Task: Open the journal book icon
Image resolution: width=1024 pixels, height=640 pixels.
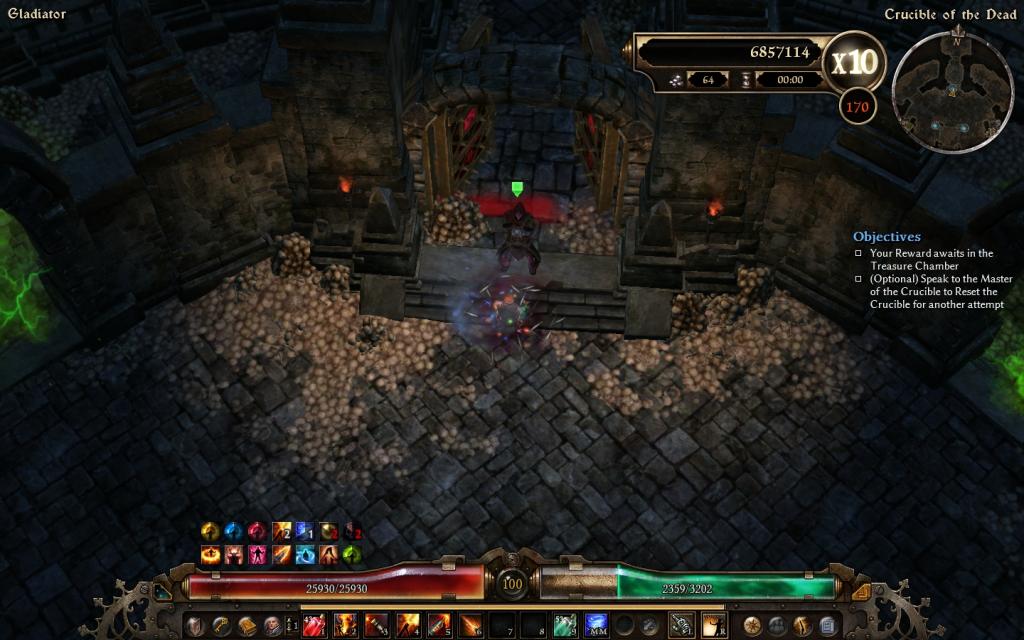Action: point(246,626)
